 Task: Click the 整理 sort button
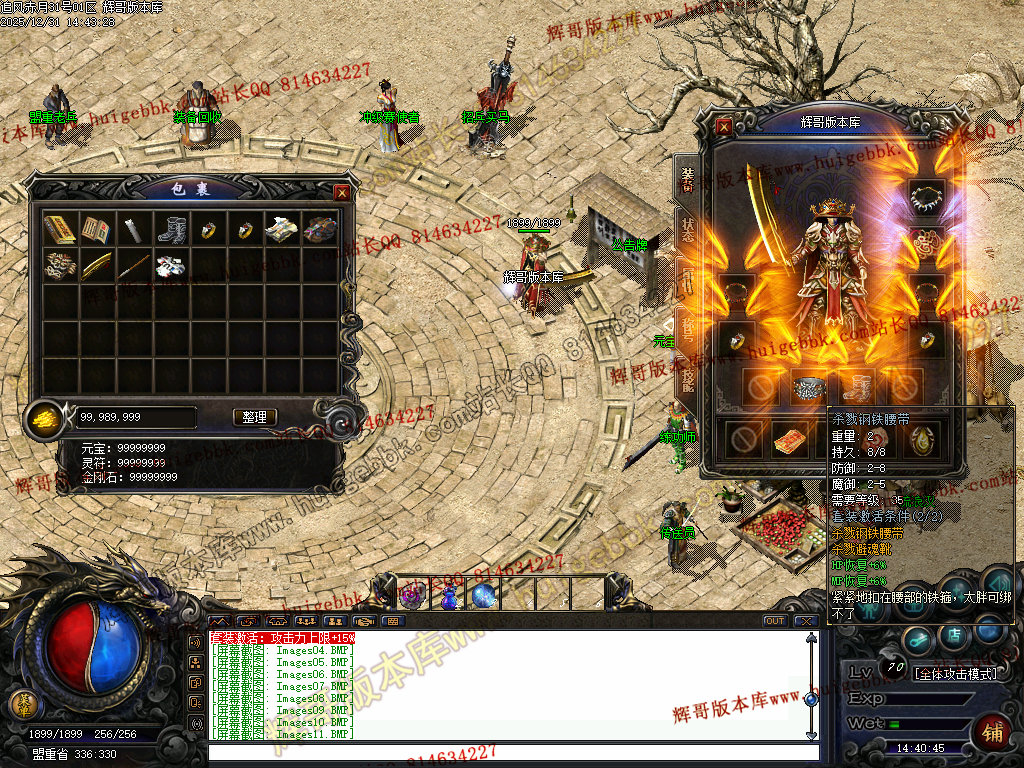pos(255,417)
